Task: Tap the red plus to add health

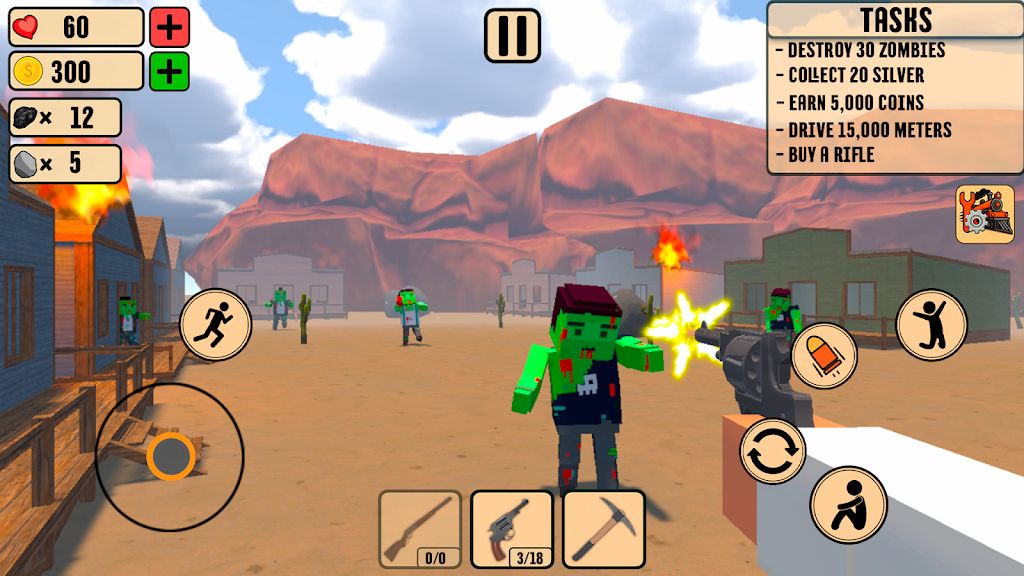Action: coord(170,27)
